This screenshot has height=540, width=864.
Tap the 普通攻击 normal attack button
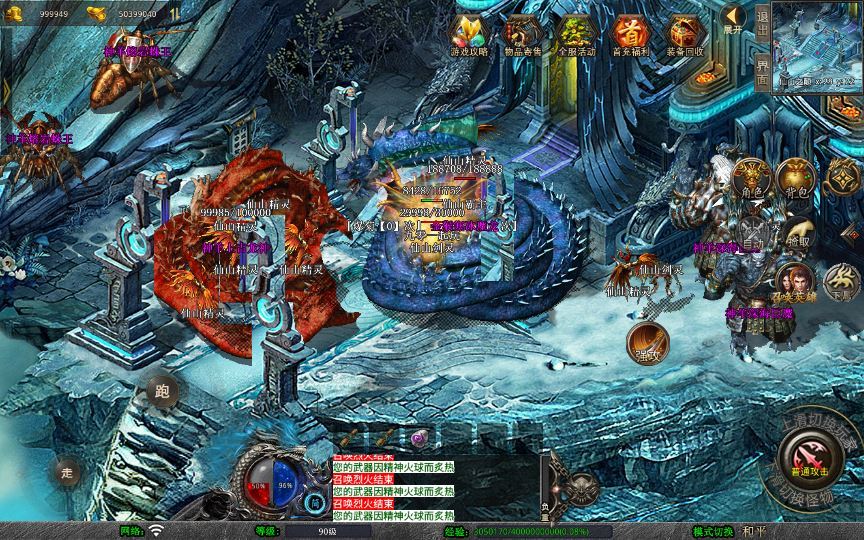(807, 458)
